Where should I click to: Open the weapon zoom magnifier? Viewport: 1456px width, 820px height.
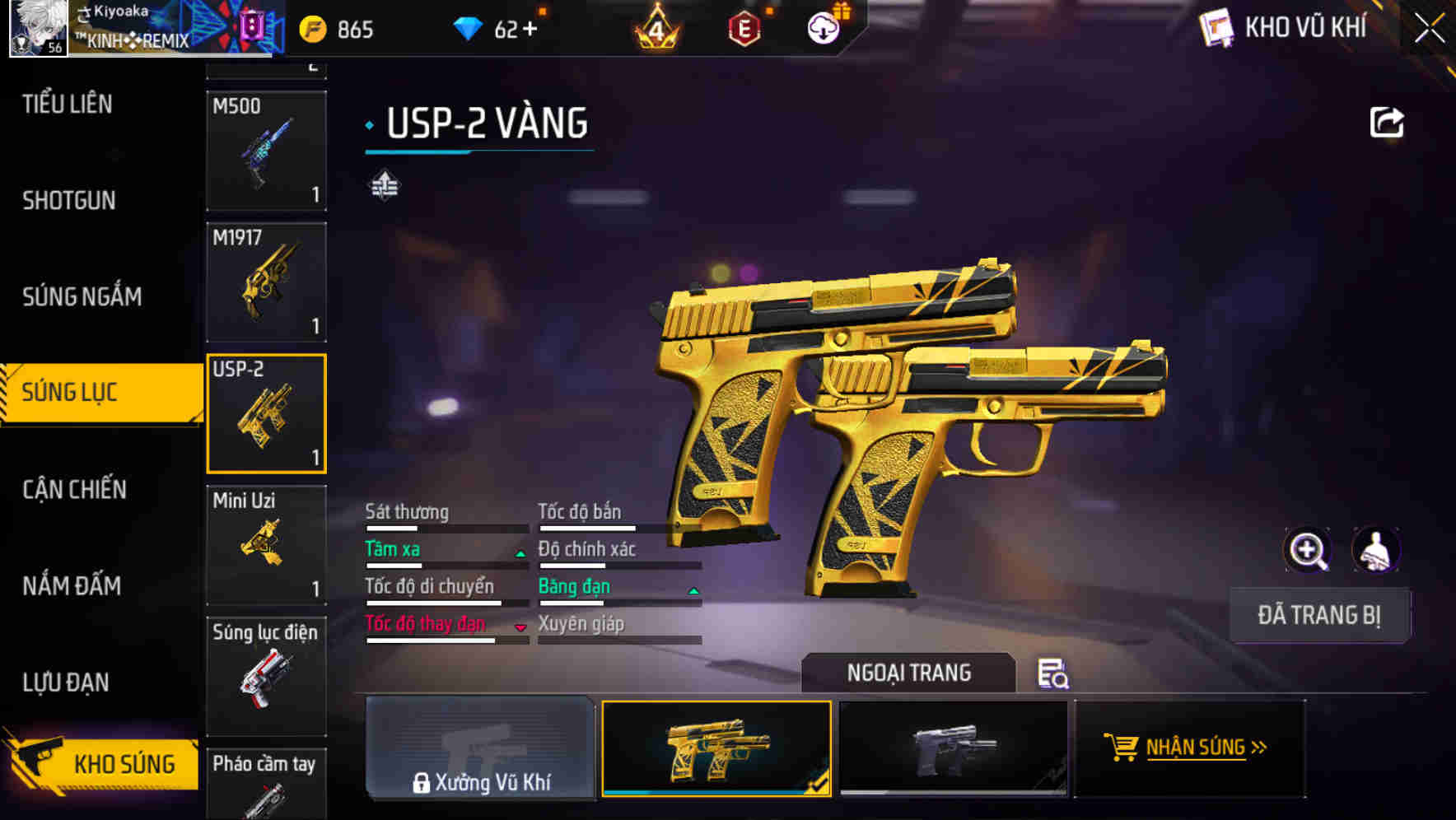click(1309, 550)
